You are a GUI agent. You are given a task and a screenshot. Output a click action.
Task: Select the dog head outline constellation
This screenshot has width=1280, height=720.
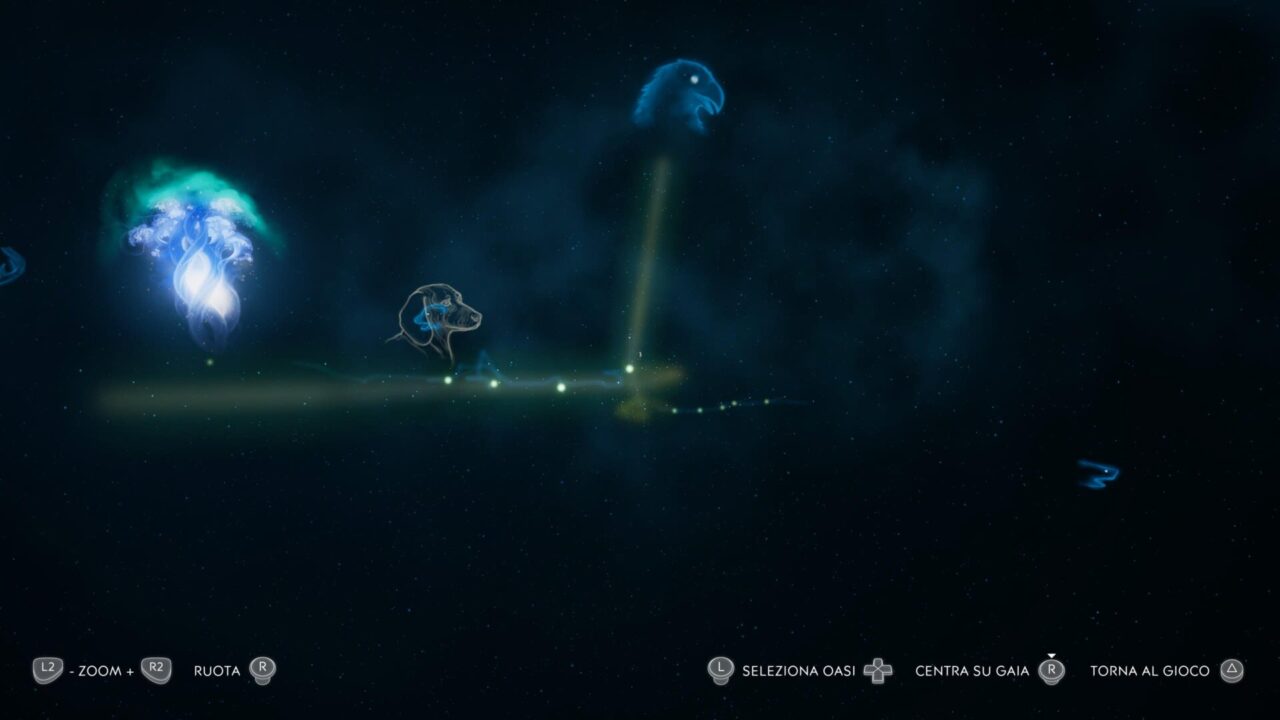click(439, 321)
